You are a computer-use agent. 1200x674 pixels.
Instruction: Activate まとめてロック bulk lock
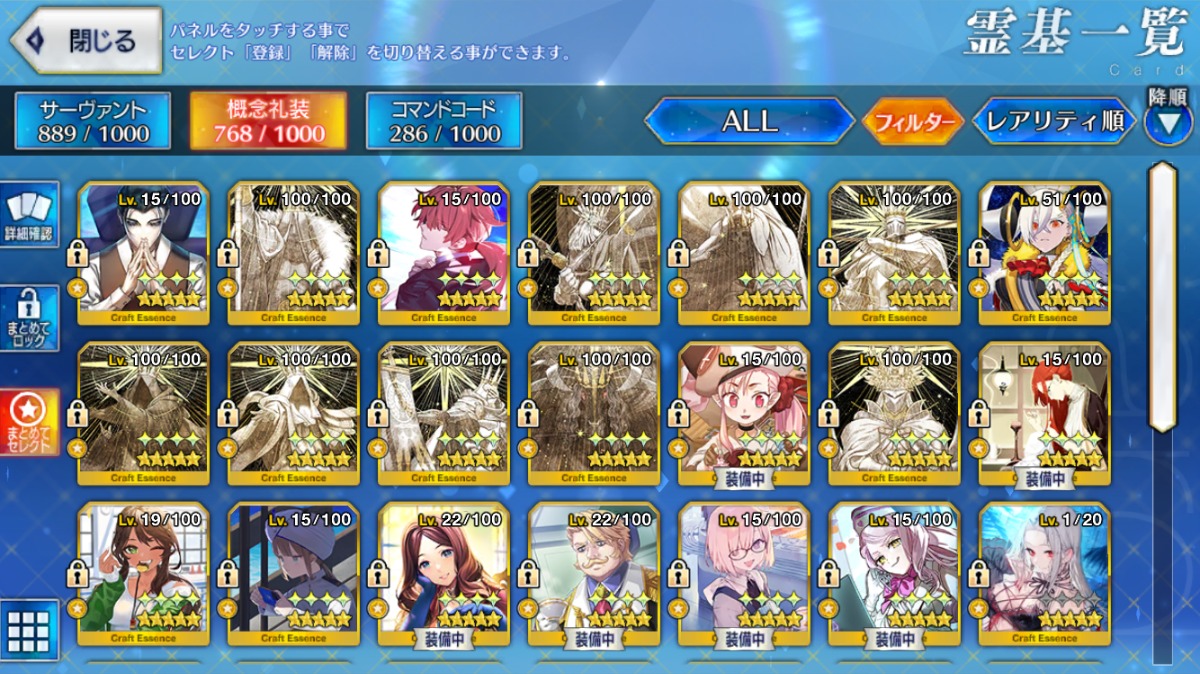pos(30,317)
